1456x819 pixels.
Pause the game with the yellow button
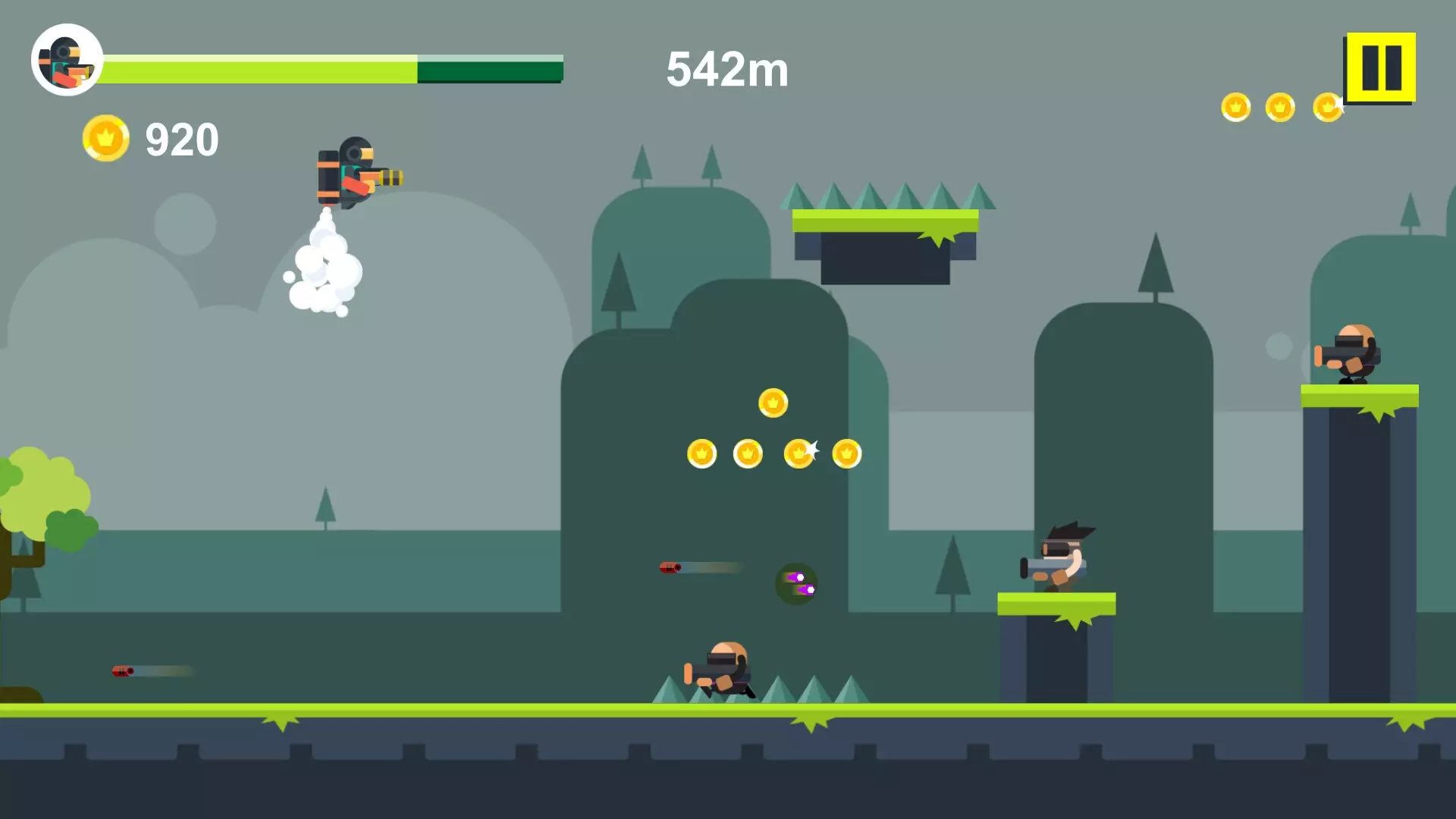[x=1380, y=67]
